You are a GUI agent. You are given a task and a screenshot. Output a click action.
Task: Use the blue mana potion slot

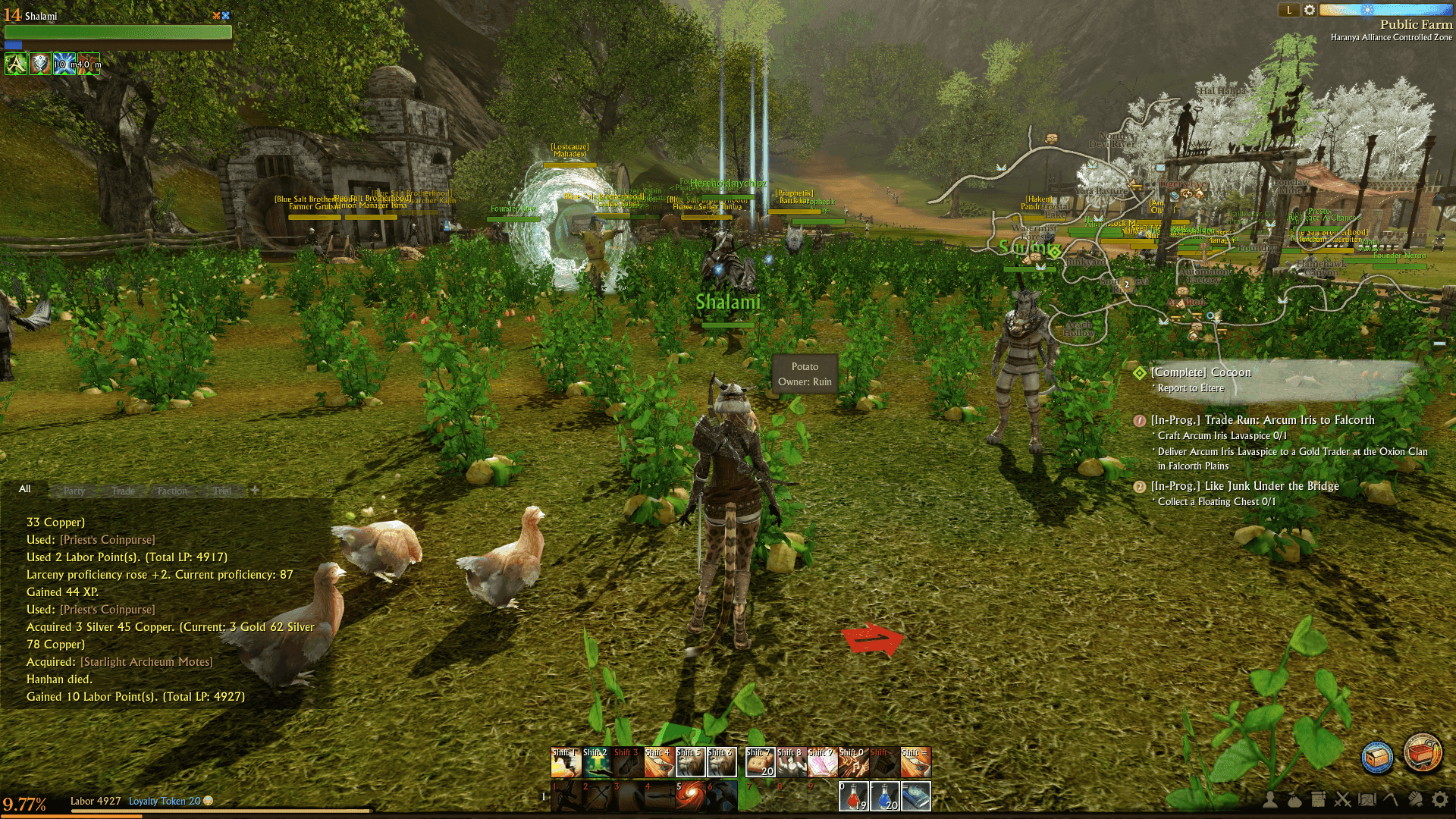coord(884,796)
